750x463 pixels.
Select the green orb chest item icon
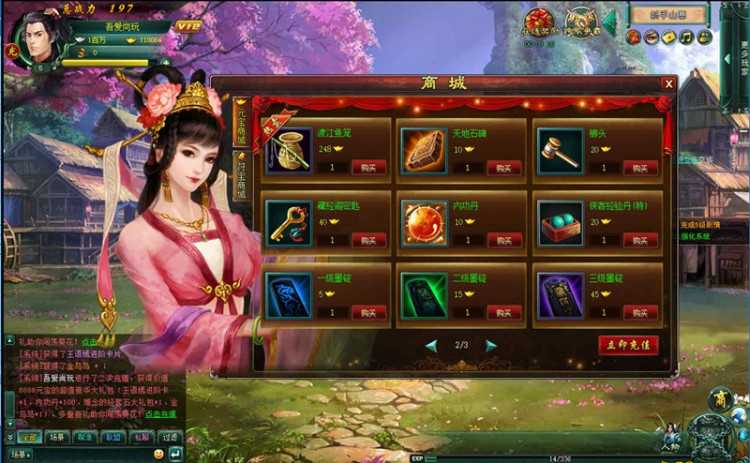click(x=560, y=222)
